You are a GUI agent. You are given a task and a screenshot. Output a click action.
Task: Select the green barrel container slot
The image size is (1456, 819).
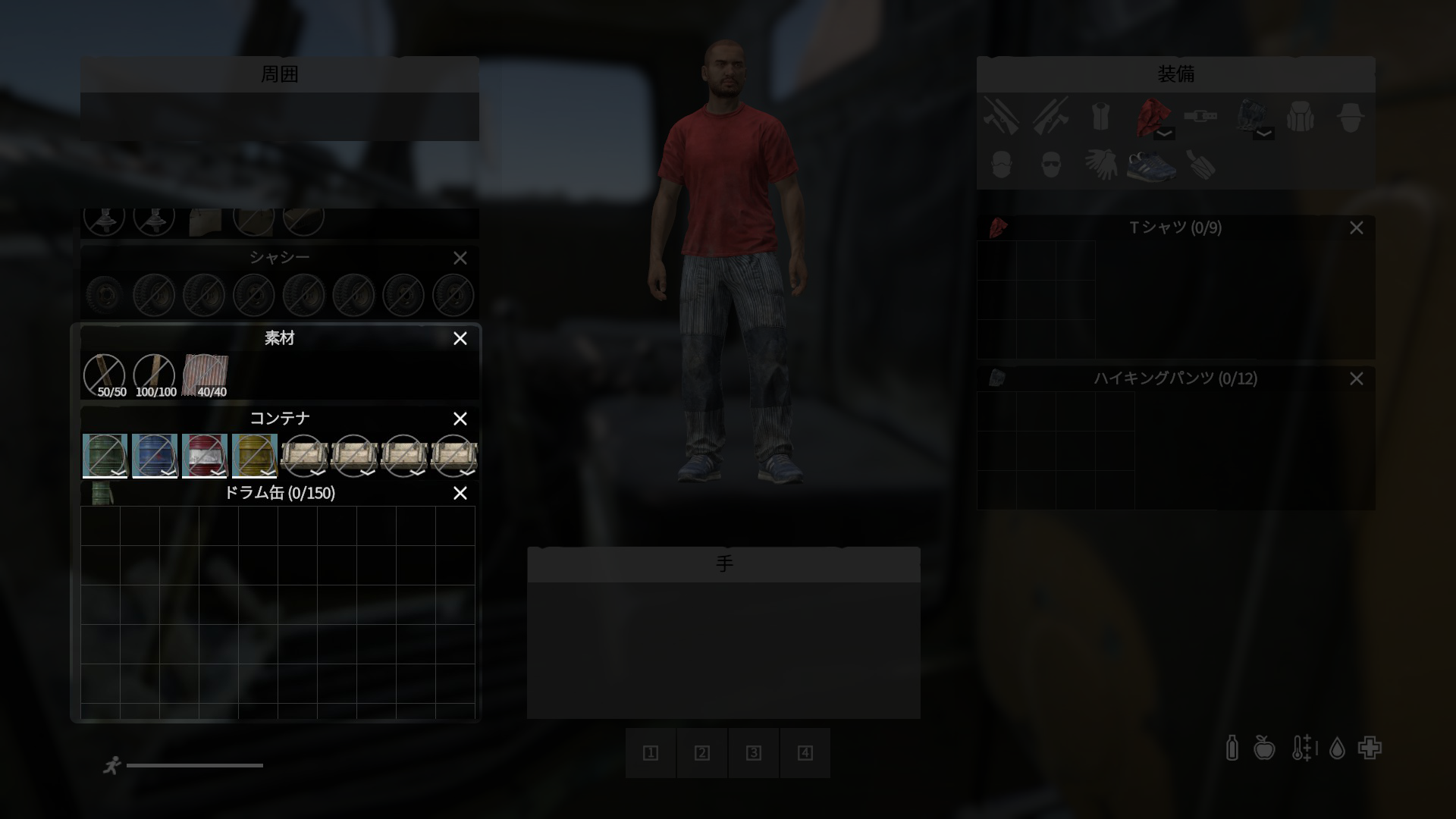[104, 454]
